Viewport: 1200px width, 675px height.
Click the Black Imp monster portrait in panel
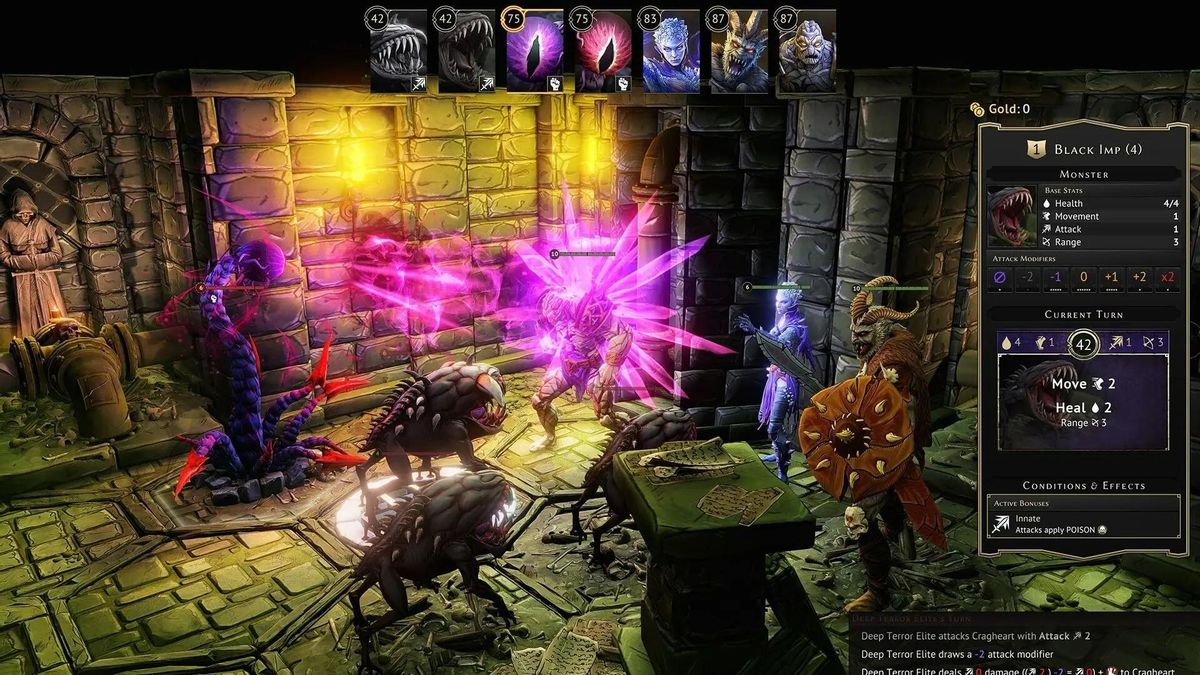click(1011, 216)
